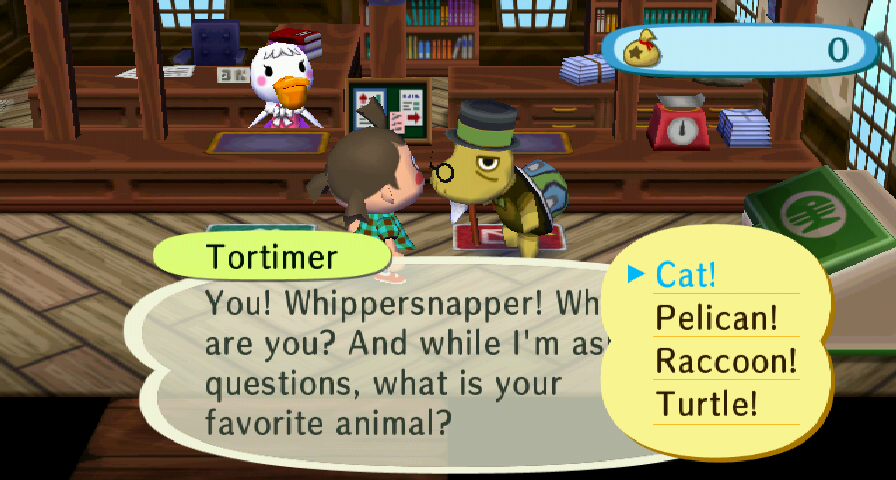Pick the "Turtle!" dialogue choice
The height and width of the screenshot is (480, 896).
tap(706, 404)
